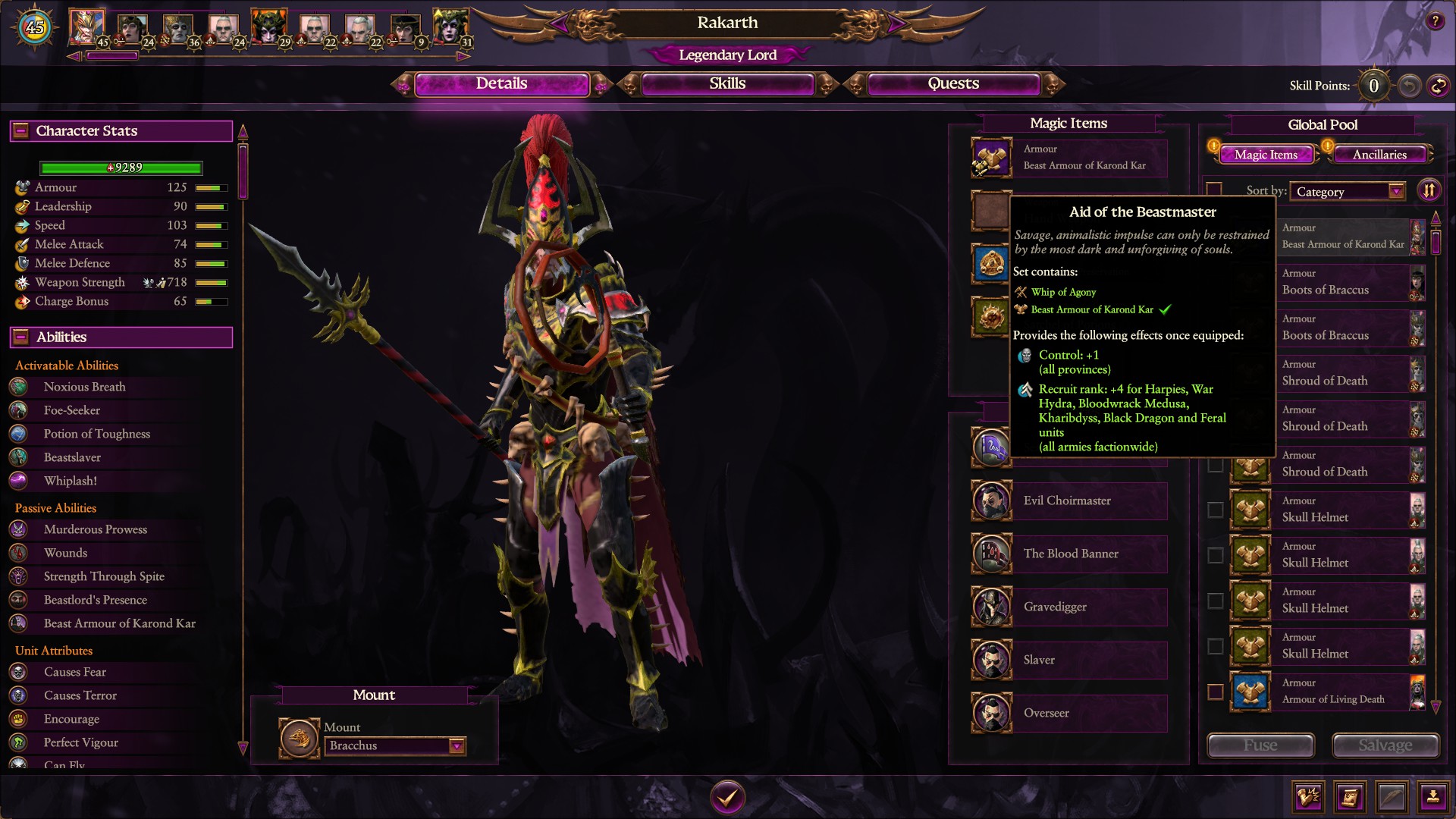Open the Quests tab
Screen dimensions: 1456x819
tap(952, 83)
